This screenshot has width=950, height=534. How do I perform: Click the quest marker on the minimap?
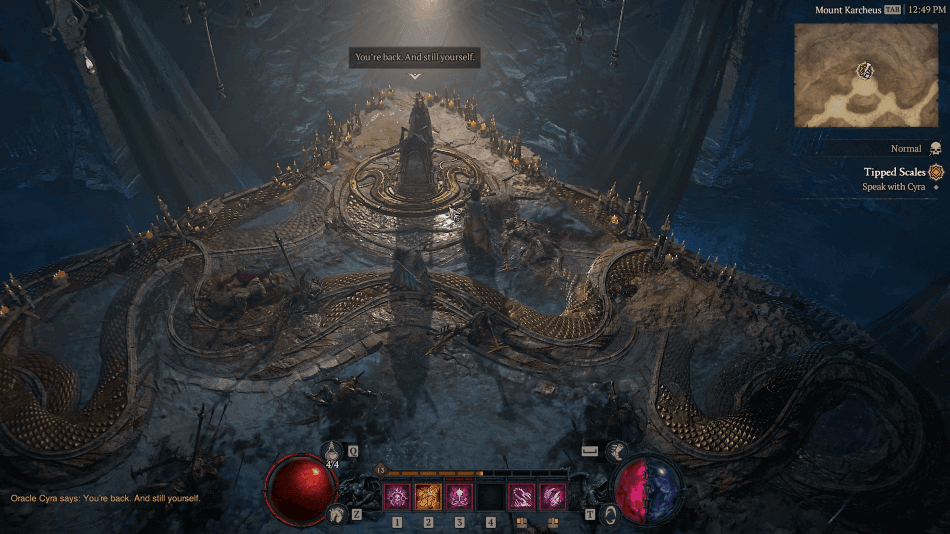click(866, 70)
